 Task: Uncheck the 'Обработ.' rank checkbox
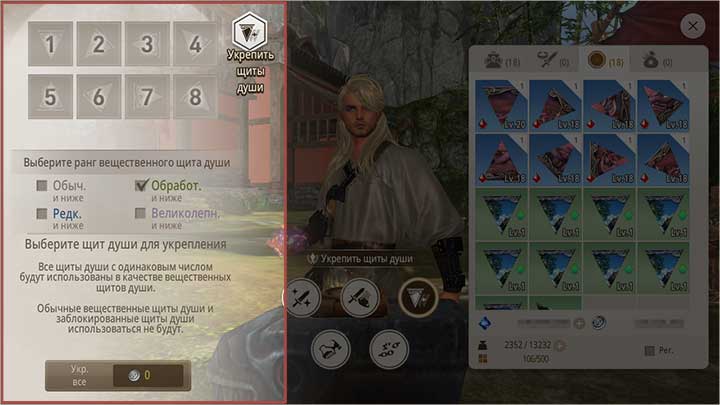141,185
